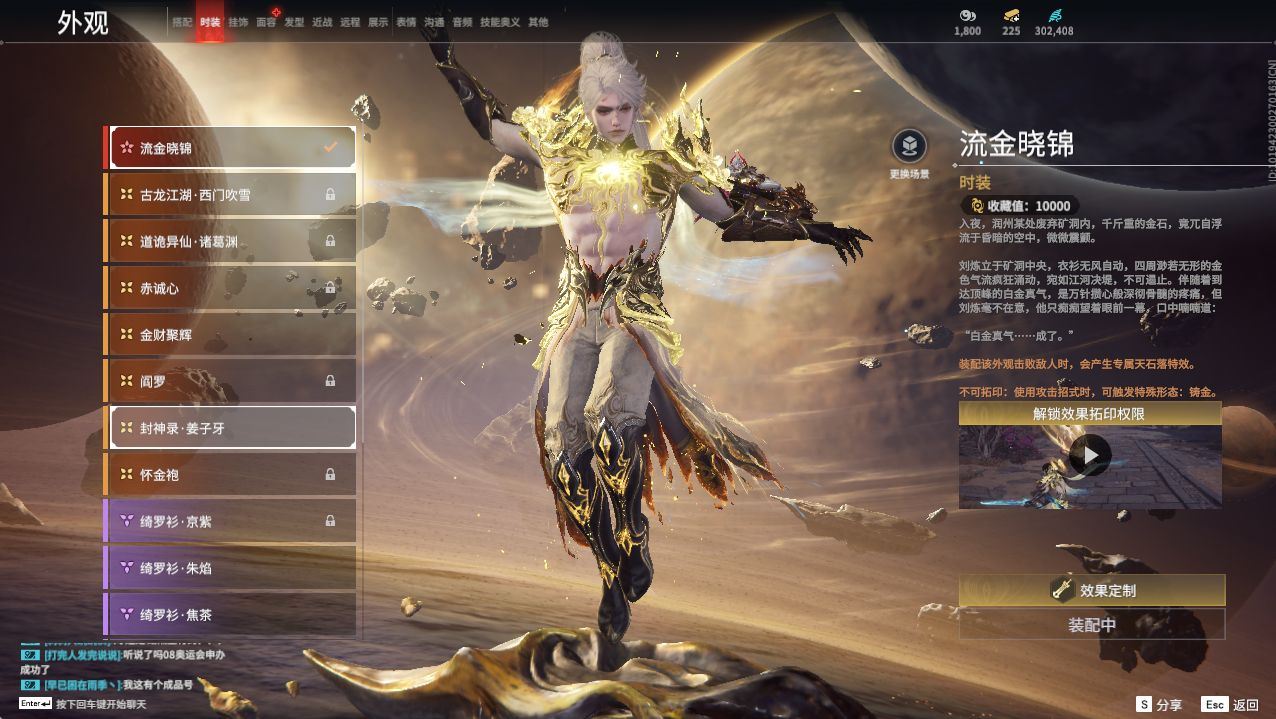The height and width of the screenshot is (719, 1276).
Task: Select the 绮罗衫·京紫 outfit
Action: (x=231, y=521)
